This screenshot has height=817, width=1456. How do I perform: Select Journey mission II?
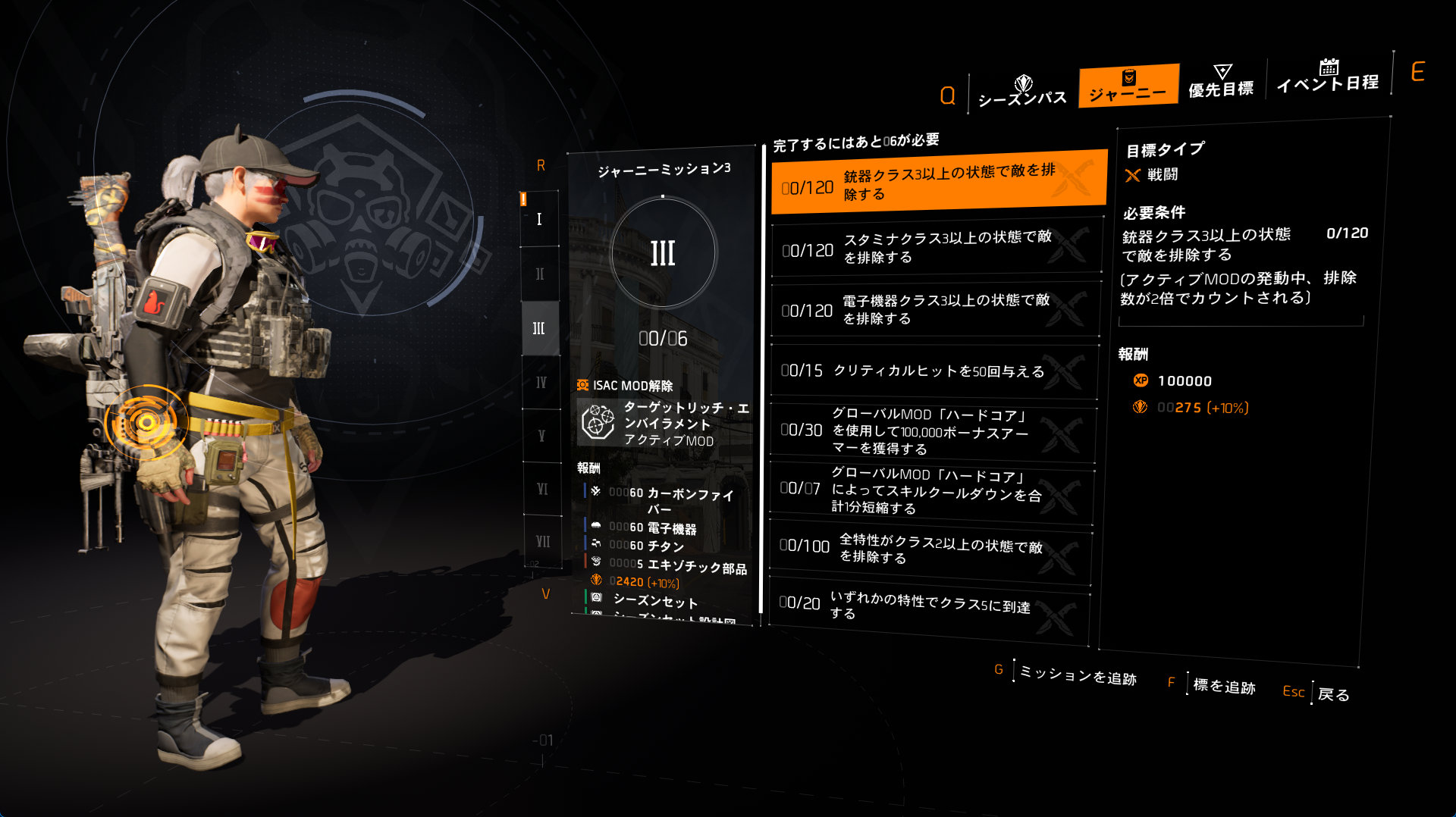pos(540,274)
